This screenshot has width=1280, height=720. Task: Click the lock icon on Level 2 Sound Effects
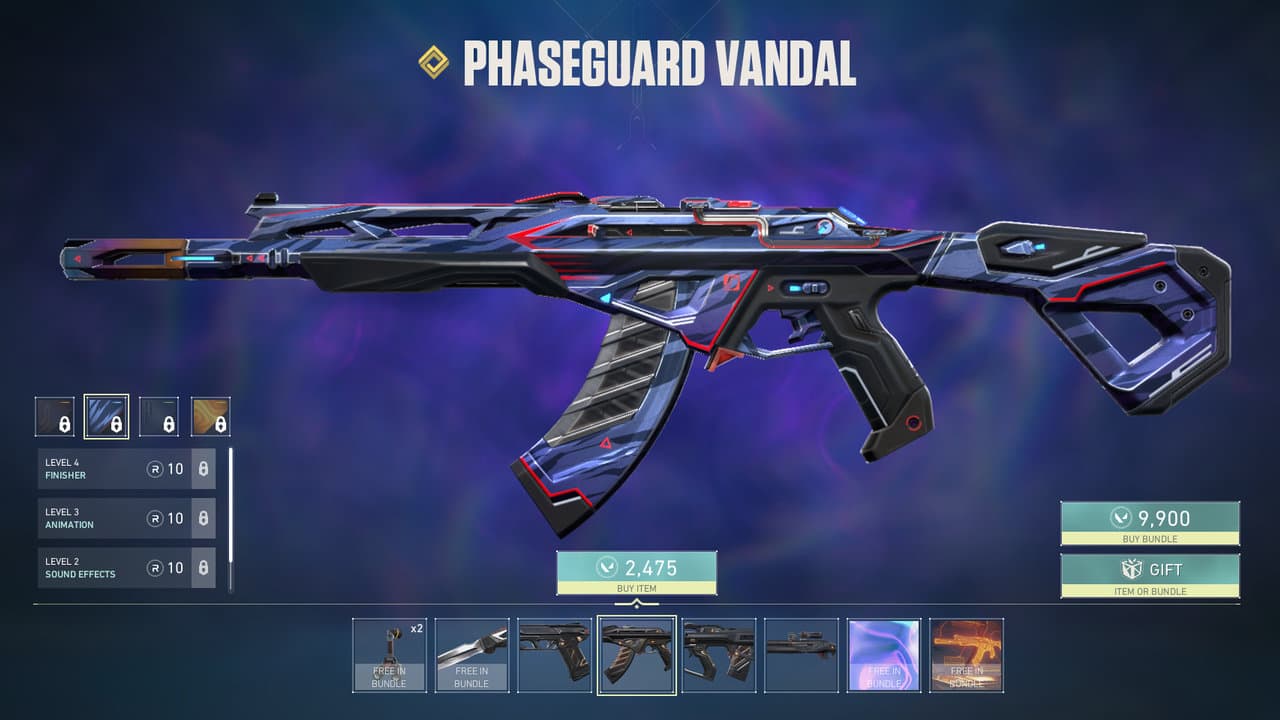tap(204, 569)
